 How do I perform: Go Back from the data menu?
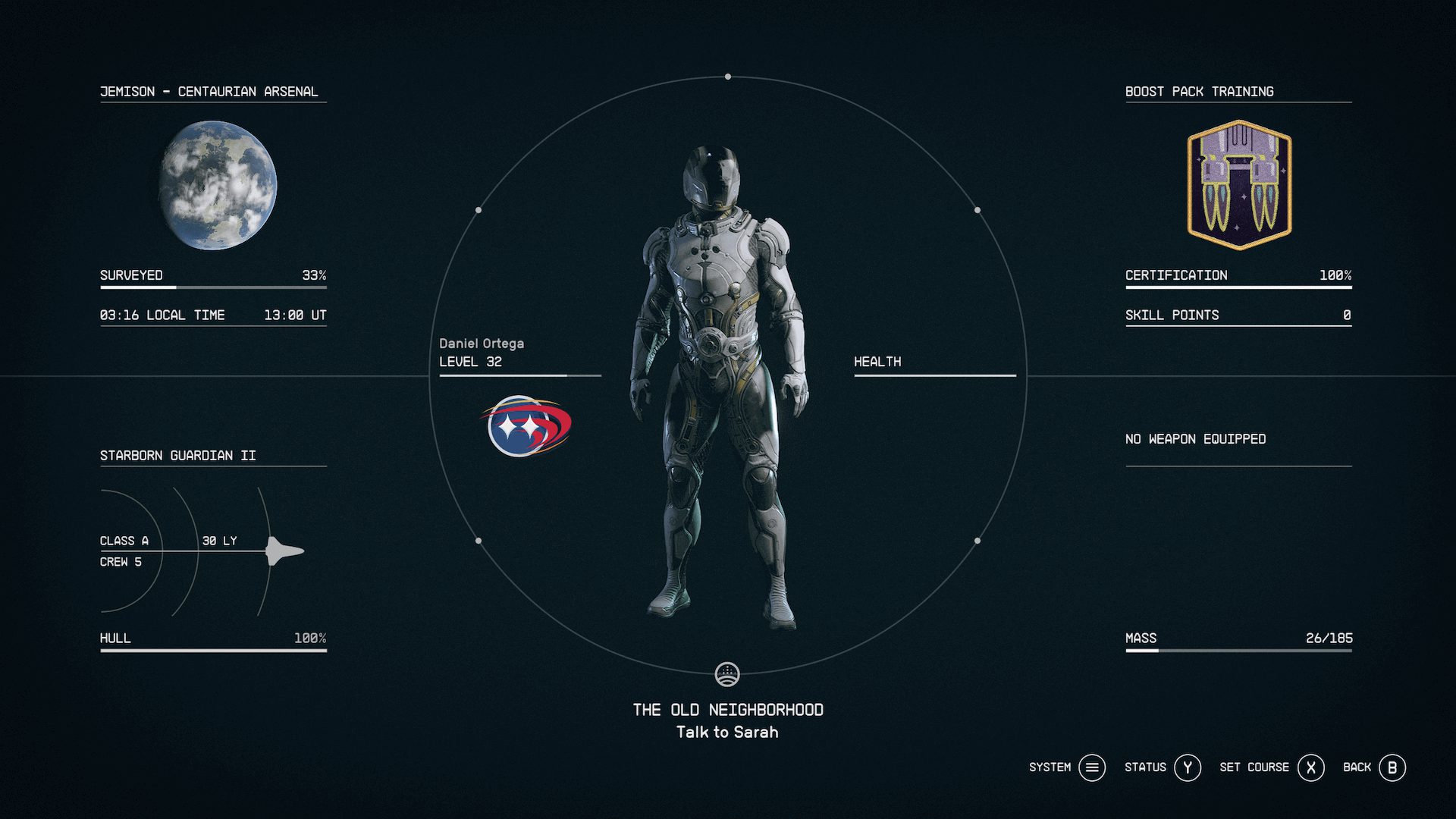click(x=1357, y=767)
